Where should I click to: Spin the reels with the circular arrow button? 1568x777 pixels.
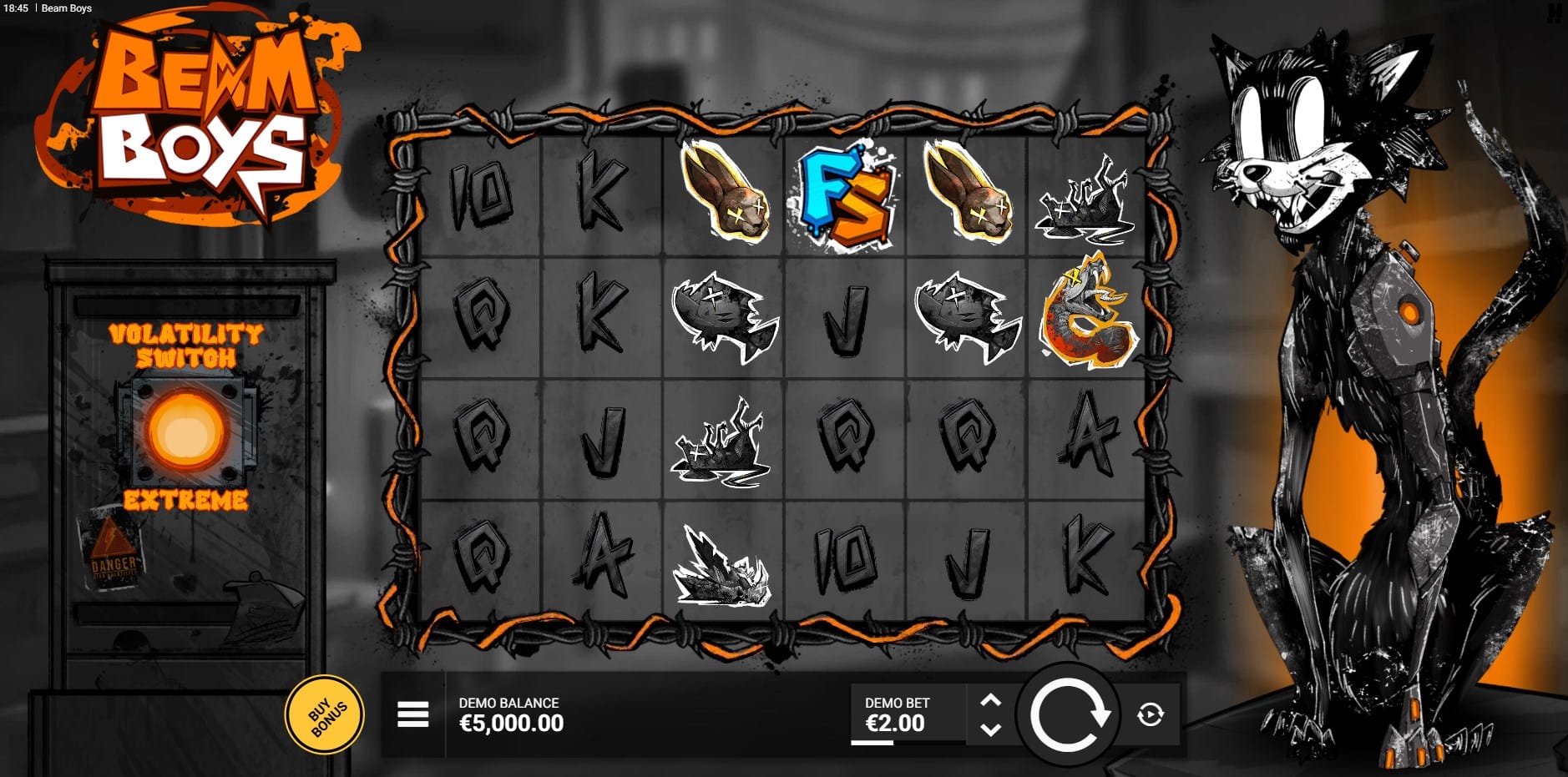point(1068,715)
